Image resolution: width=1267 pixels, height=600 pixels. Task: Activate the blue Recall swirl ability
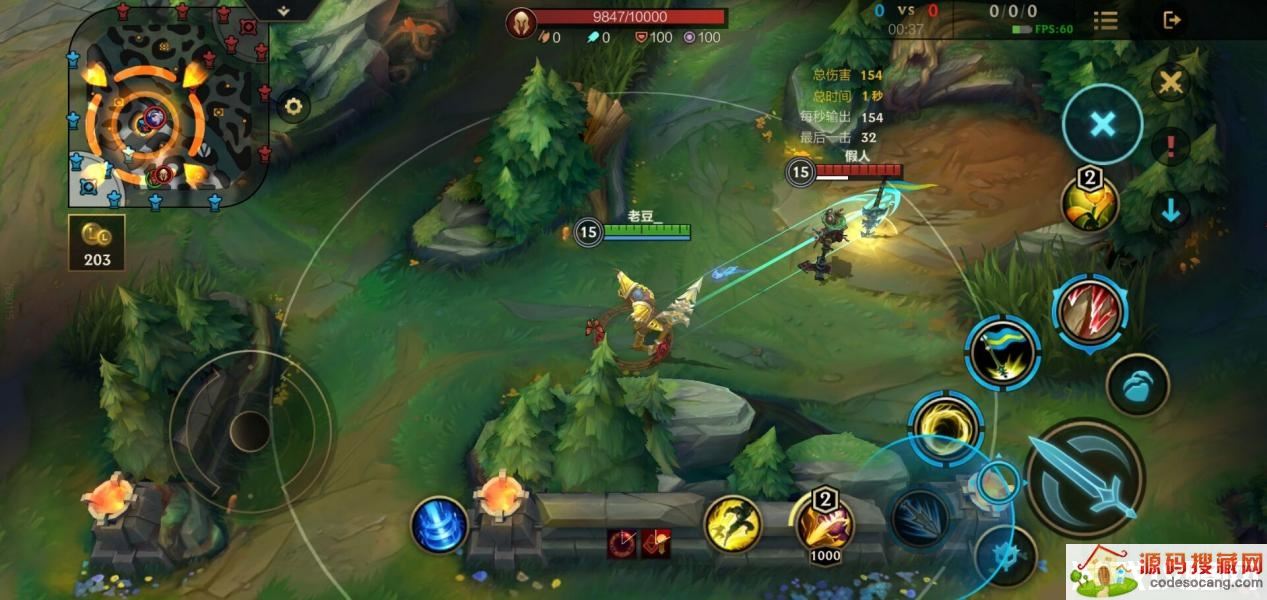click(439, 525)
